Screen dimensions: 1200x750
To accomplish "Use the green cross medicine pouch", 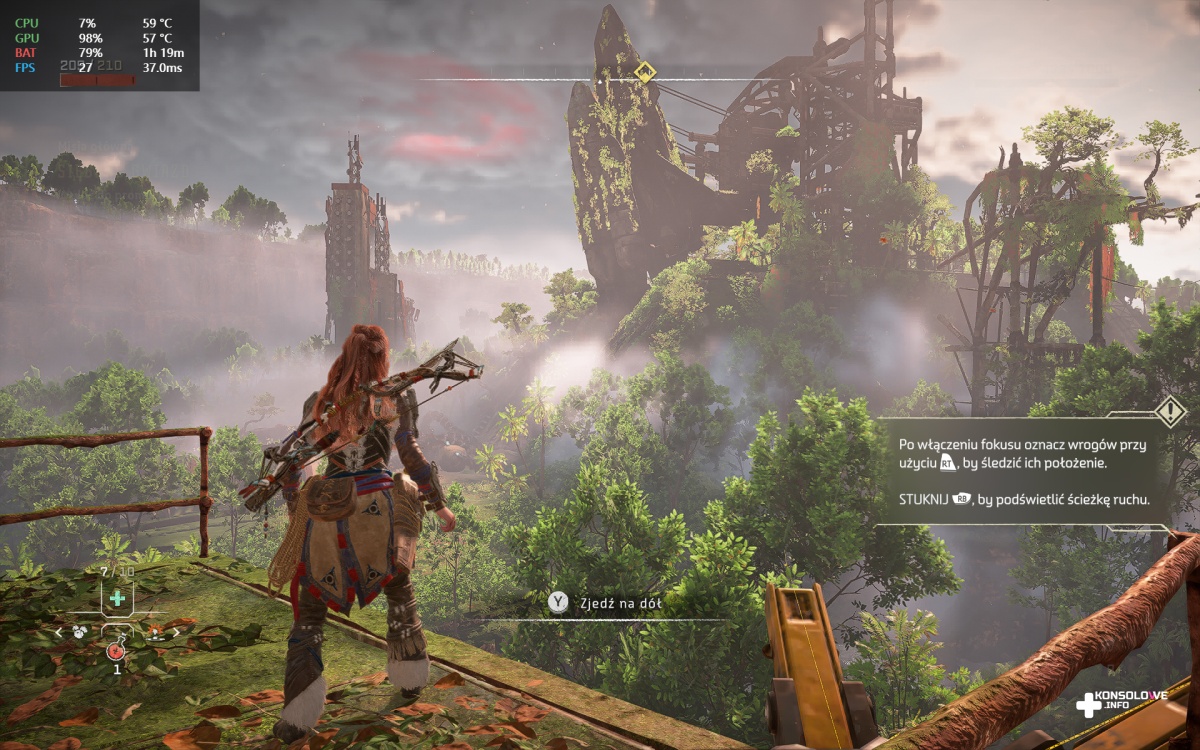I will (117, 598).
